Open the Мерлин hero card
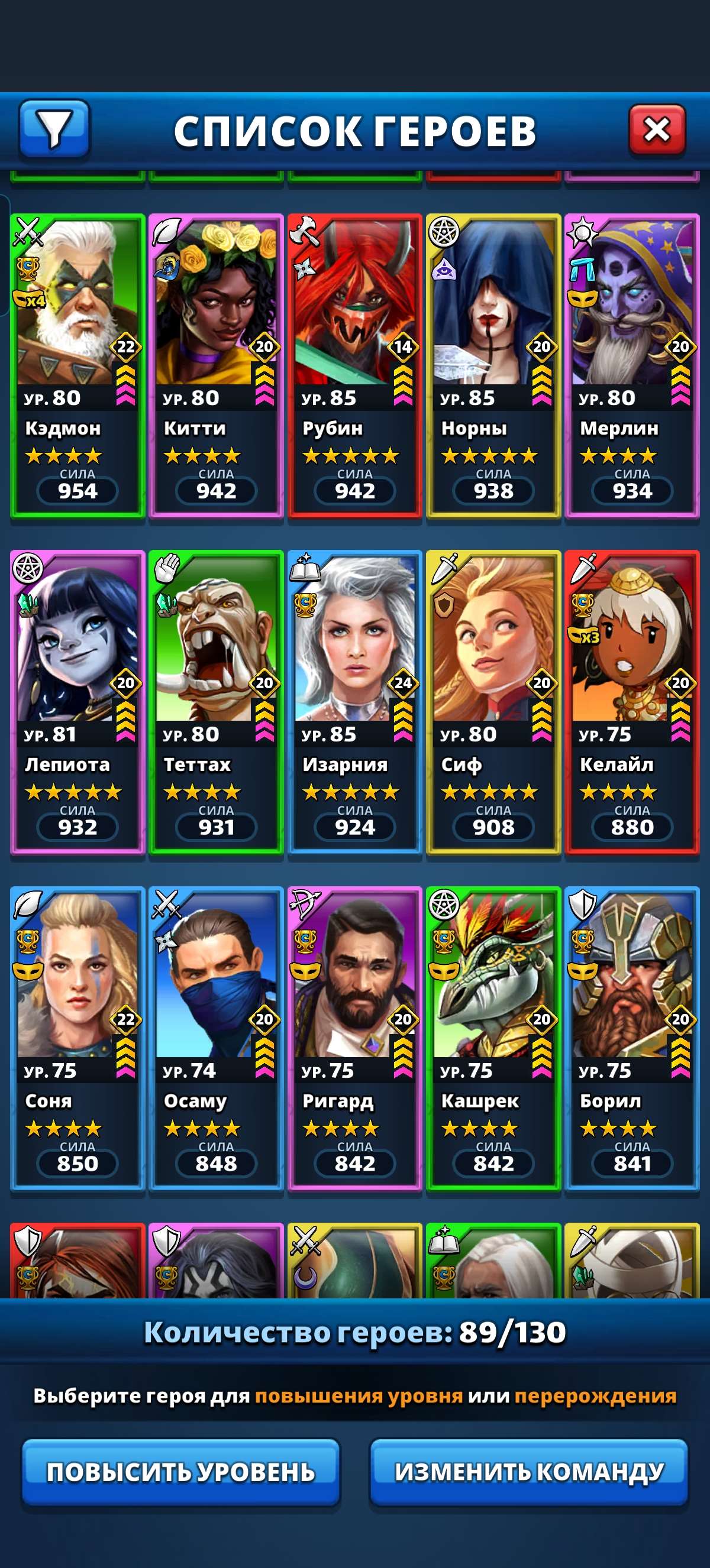This screenshot has width=710, height=1568. (x=632, y=365)
